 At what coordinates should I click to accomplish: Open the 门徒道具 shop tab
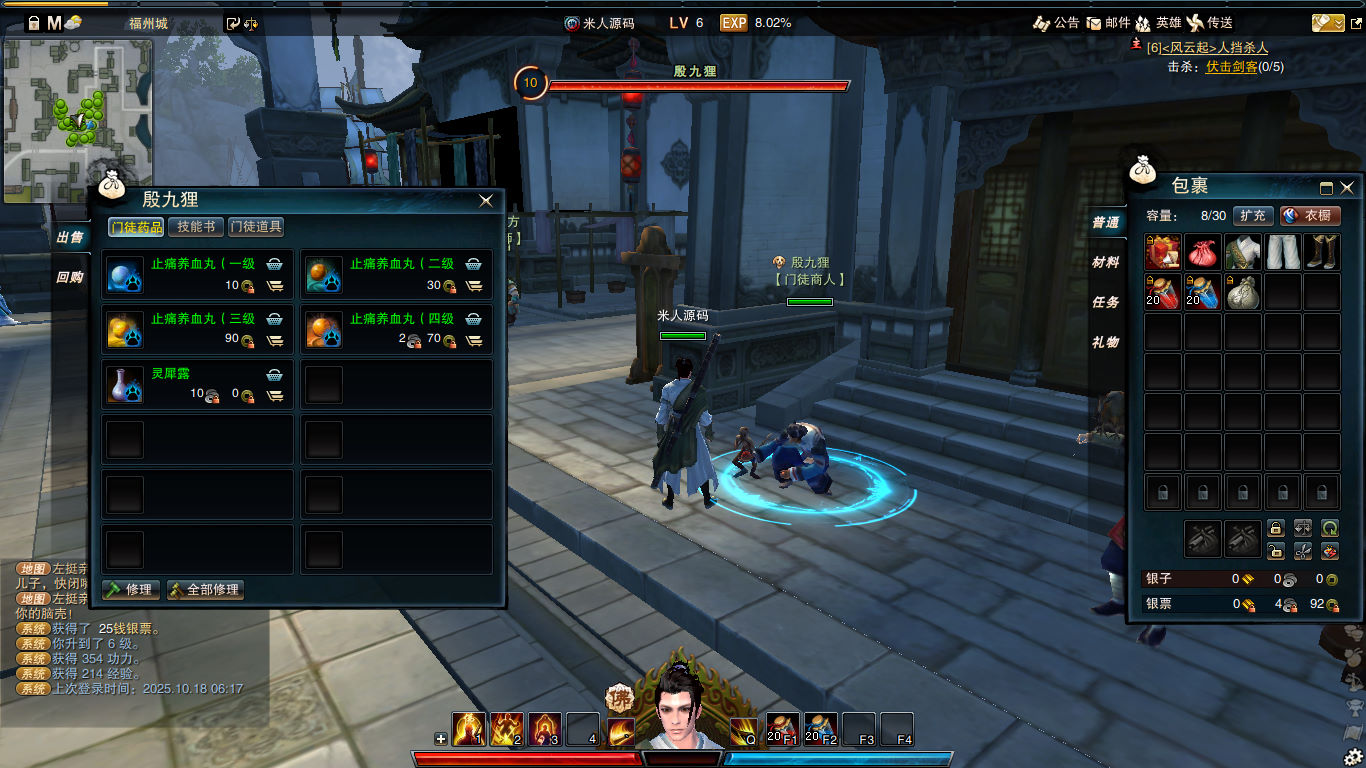pos(256,227)
